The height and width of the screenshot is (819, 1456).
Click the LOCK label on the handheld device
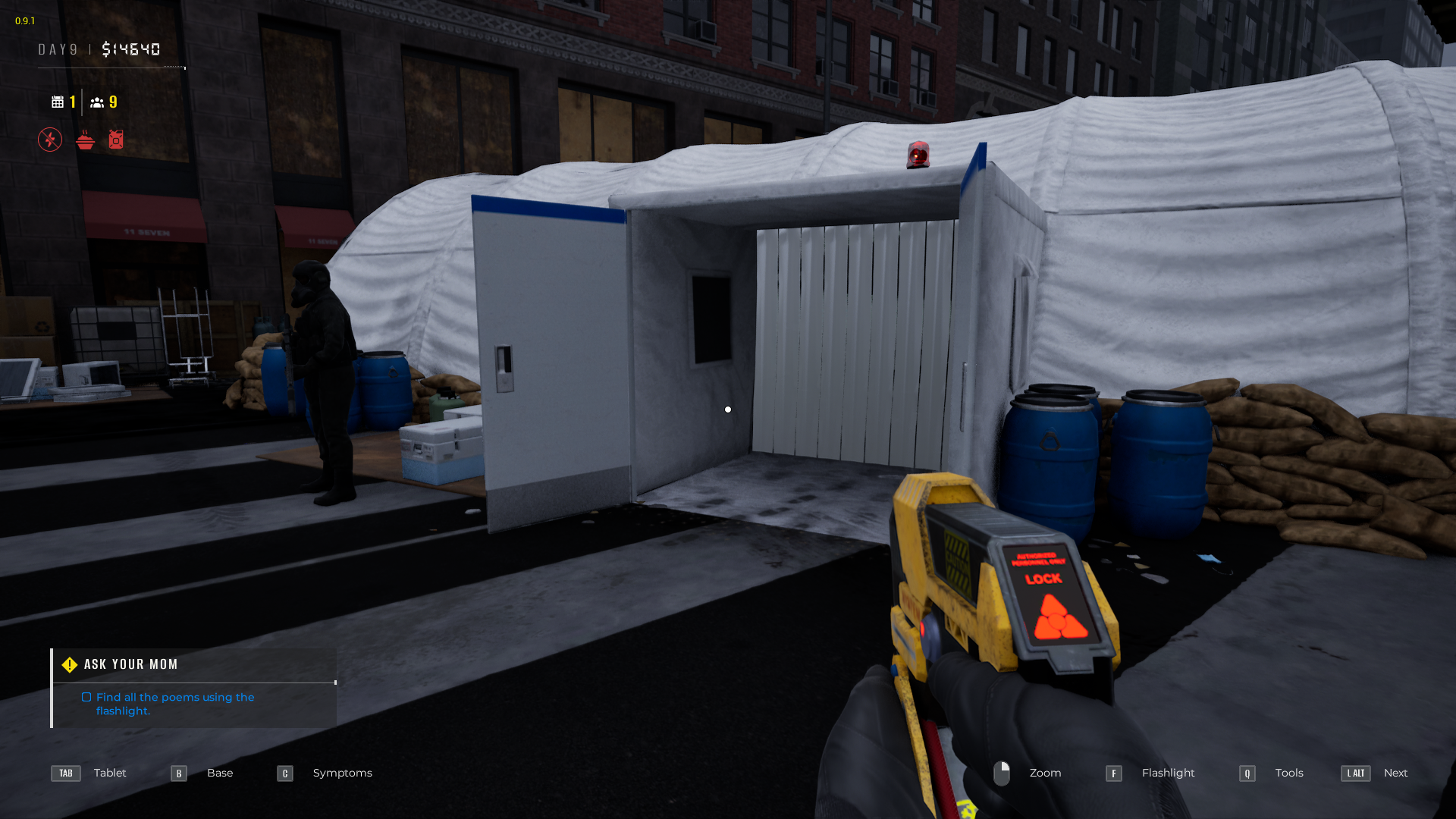pyautogui.click(x=1043, y=579)
